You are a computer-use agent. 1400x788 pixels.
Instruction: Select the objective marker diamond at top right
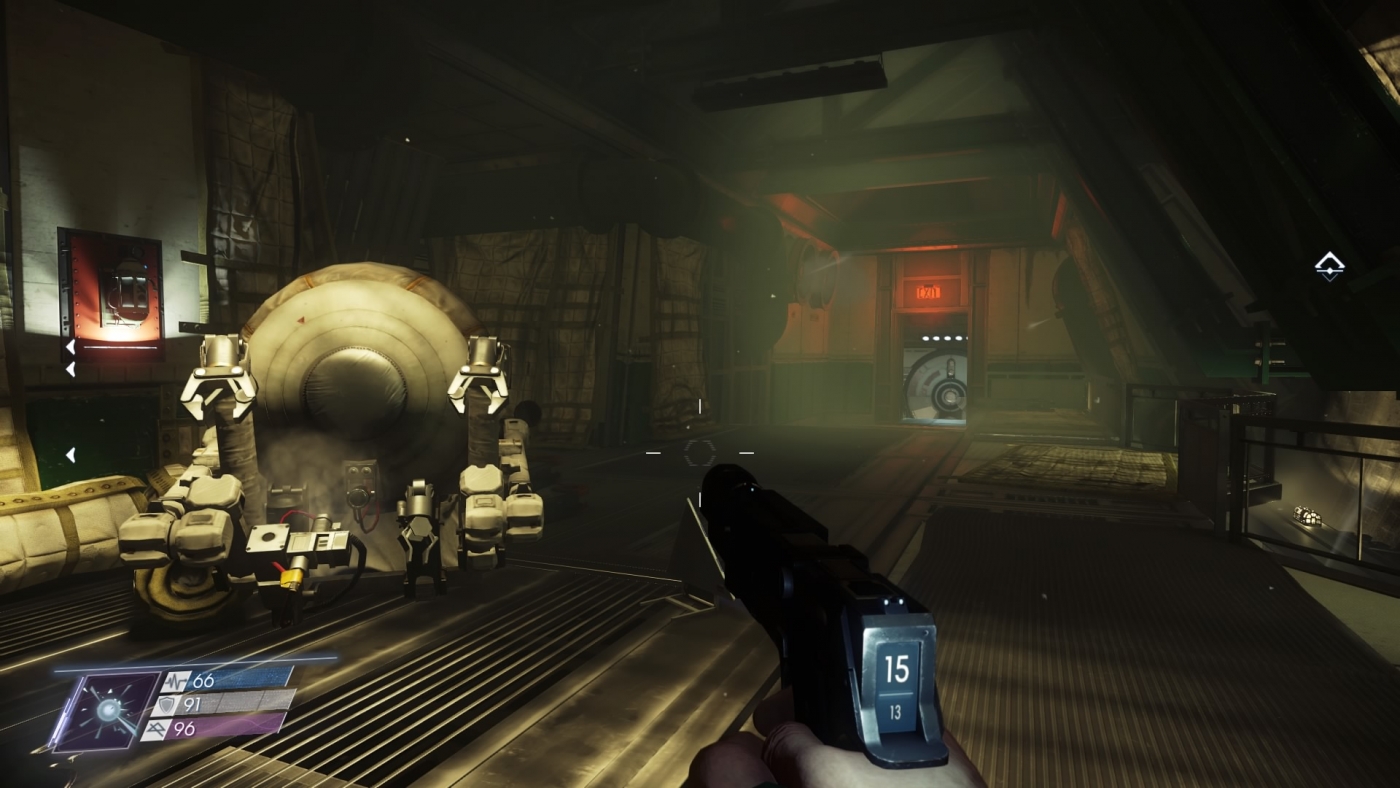pos(1329,266)
